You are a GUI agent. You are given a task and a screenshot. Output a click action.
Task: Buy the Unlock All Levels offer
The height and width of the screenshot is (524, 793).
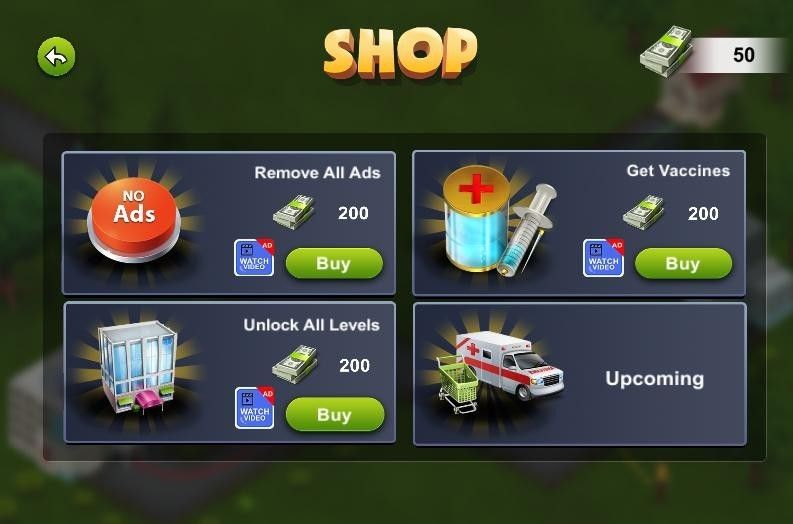tap(334, 414)
